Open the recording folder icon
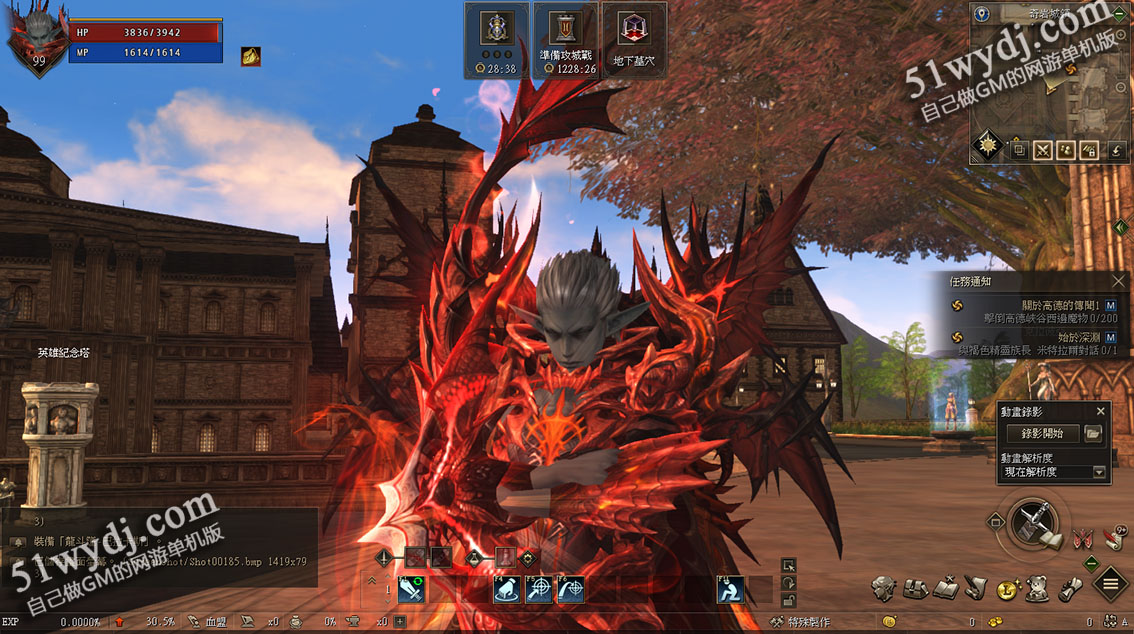Screen dimensions: 1134x634 click(x=1093, y=433)
